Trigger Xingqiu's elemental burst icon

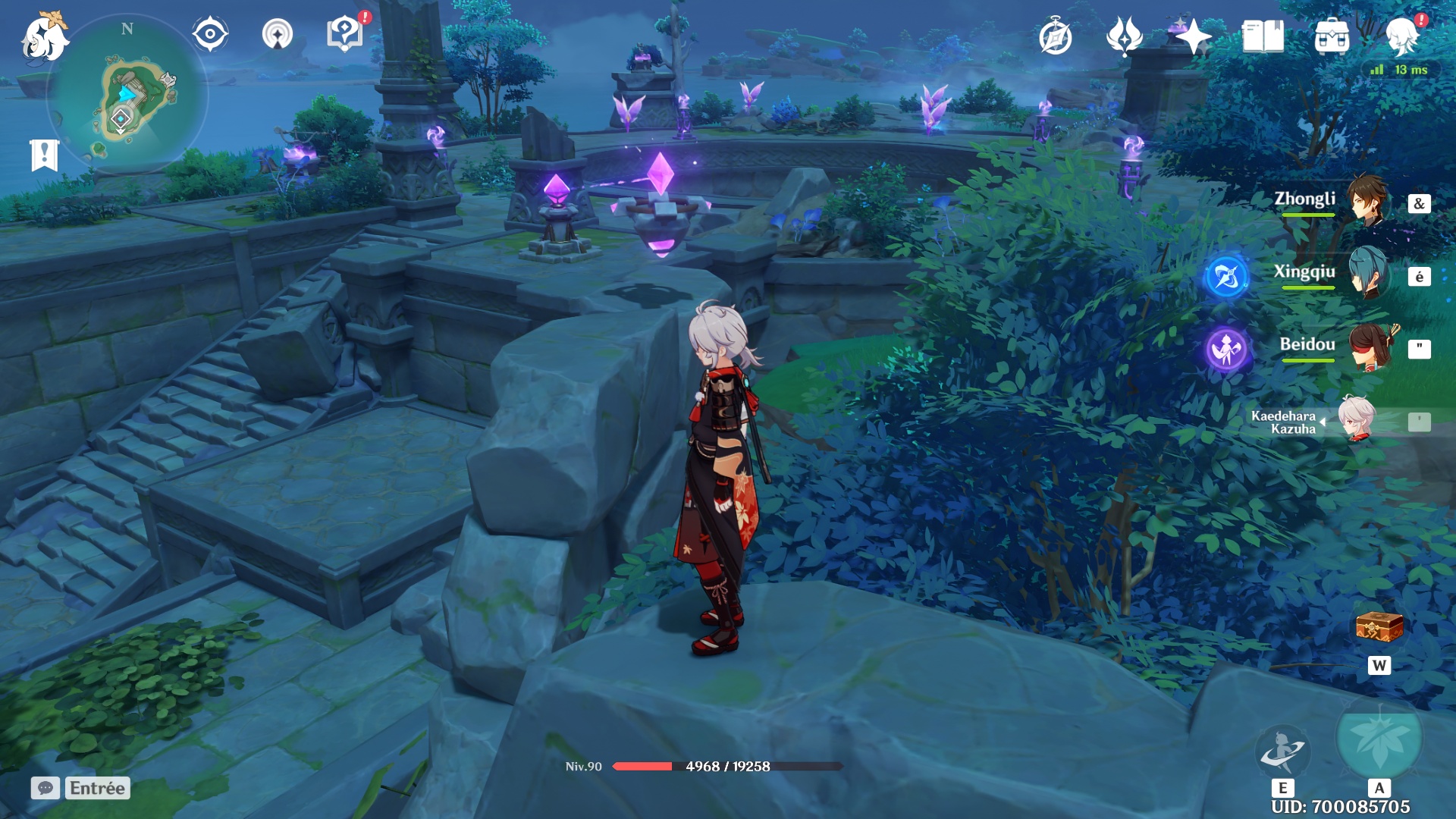coord(1226,276)
